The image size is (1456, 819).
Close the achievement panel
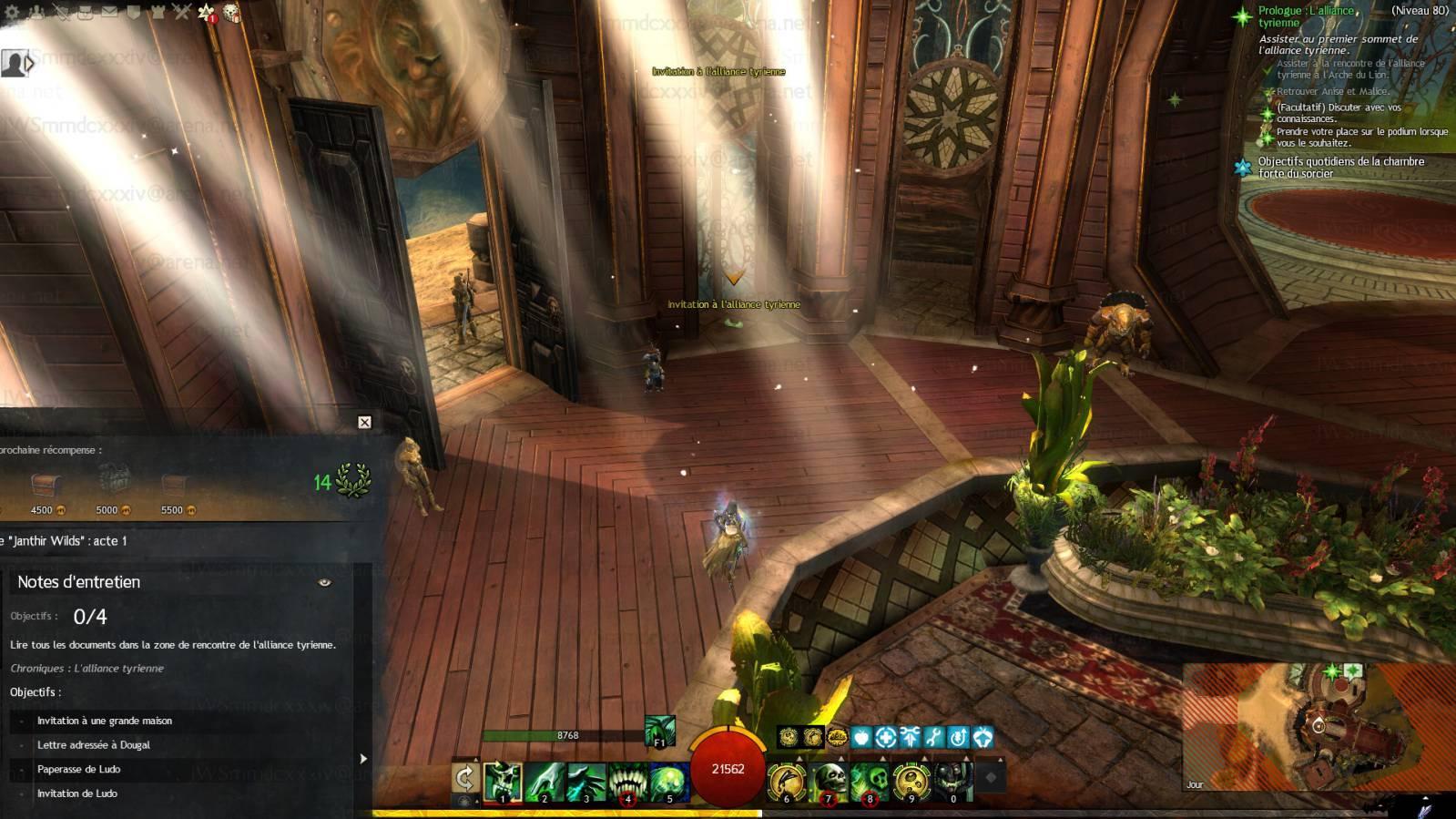pos(364,422)
